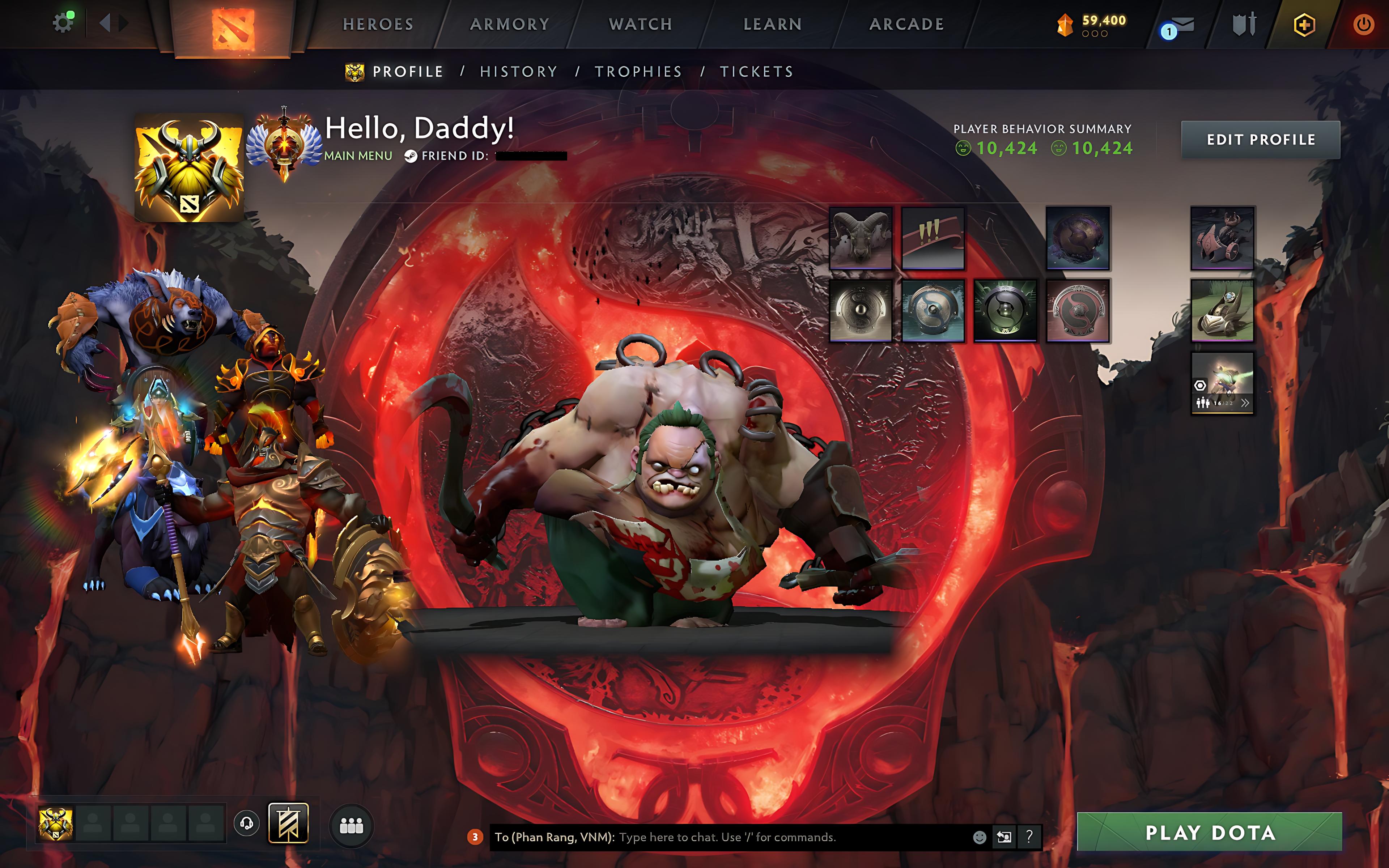
Task: Click the EDIT PROFILE button
Action: coord(1261,140)
